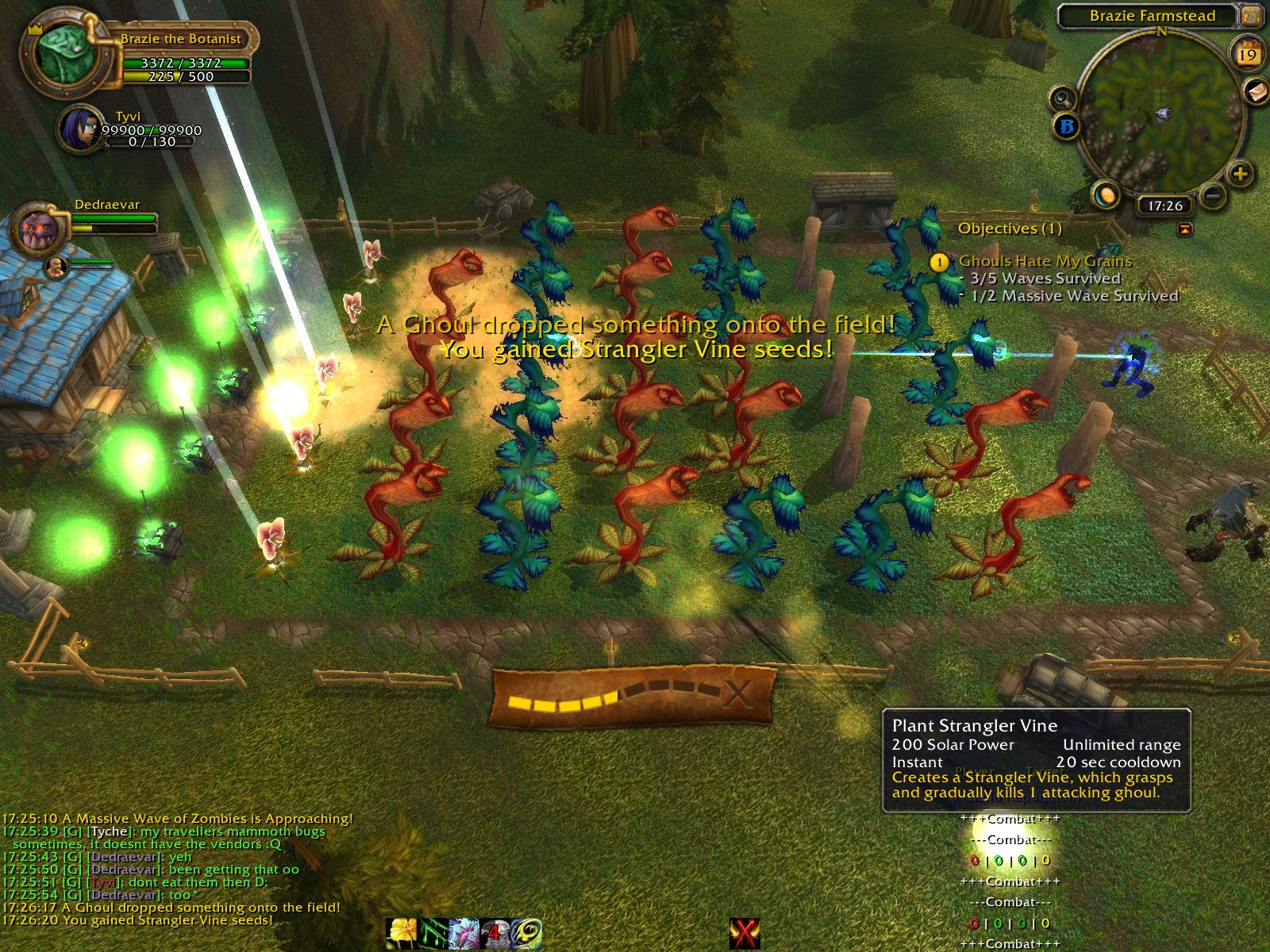
Task: Zoom in the minimap with the plus button
Action: tap(1241, 174)
